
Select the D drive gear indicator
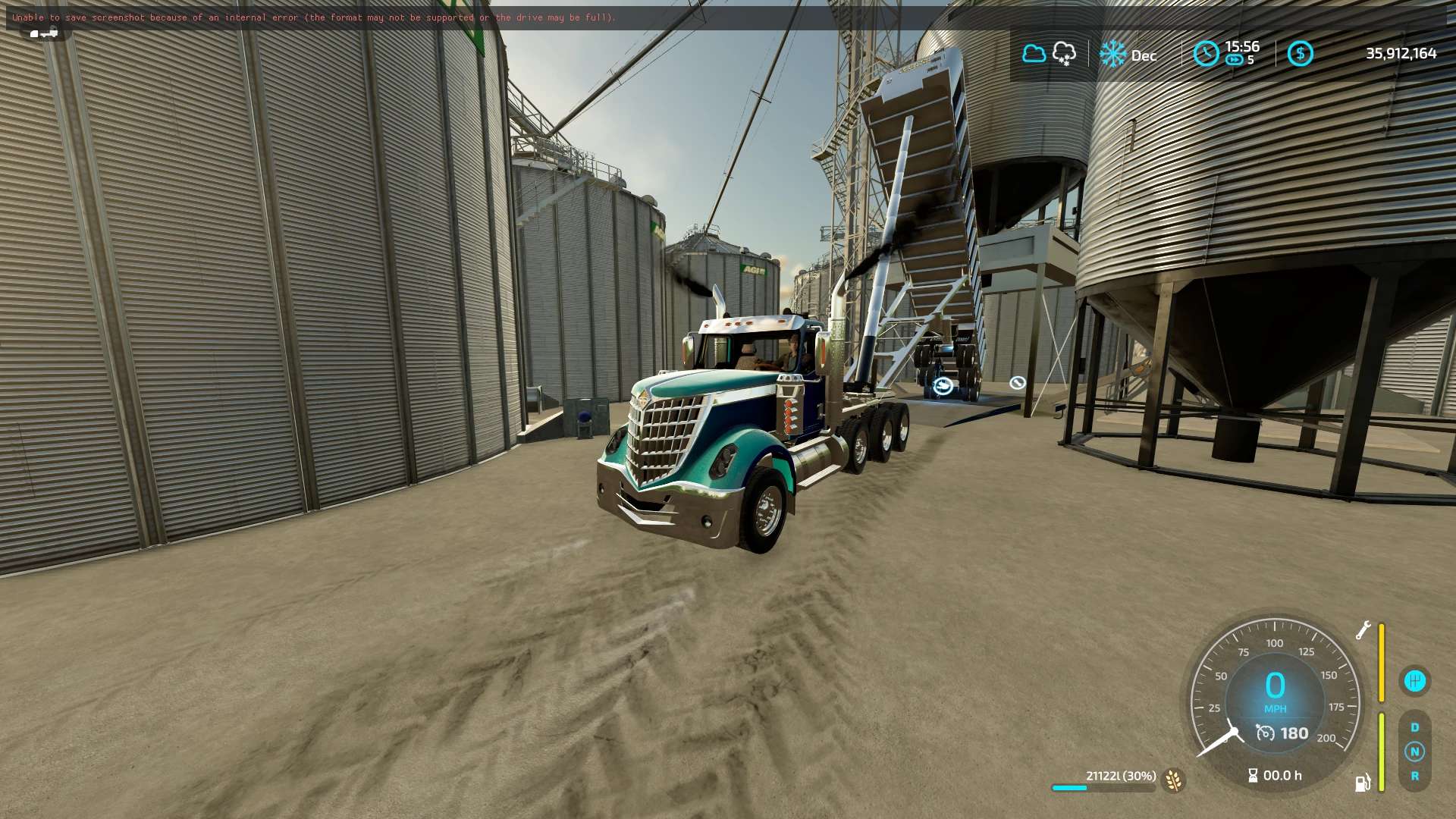(x=1414, y=727)
